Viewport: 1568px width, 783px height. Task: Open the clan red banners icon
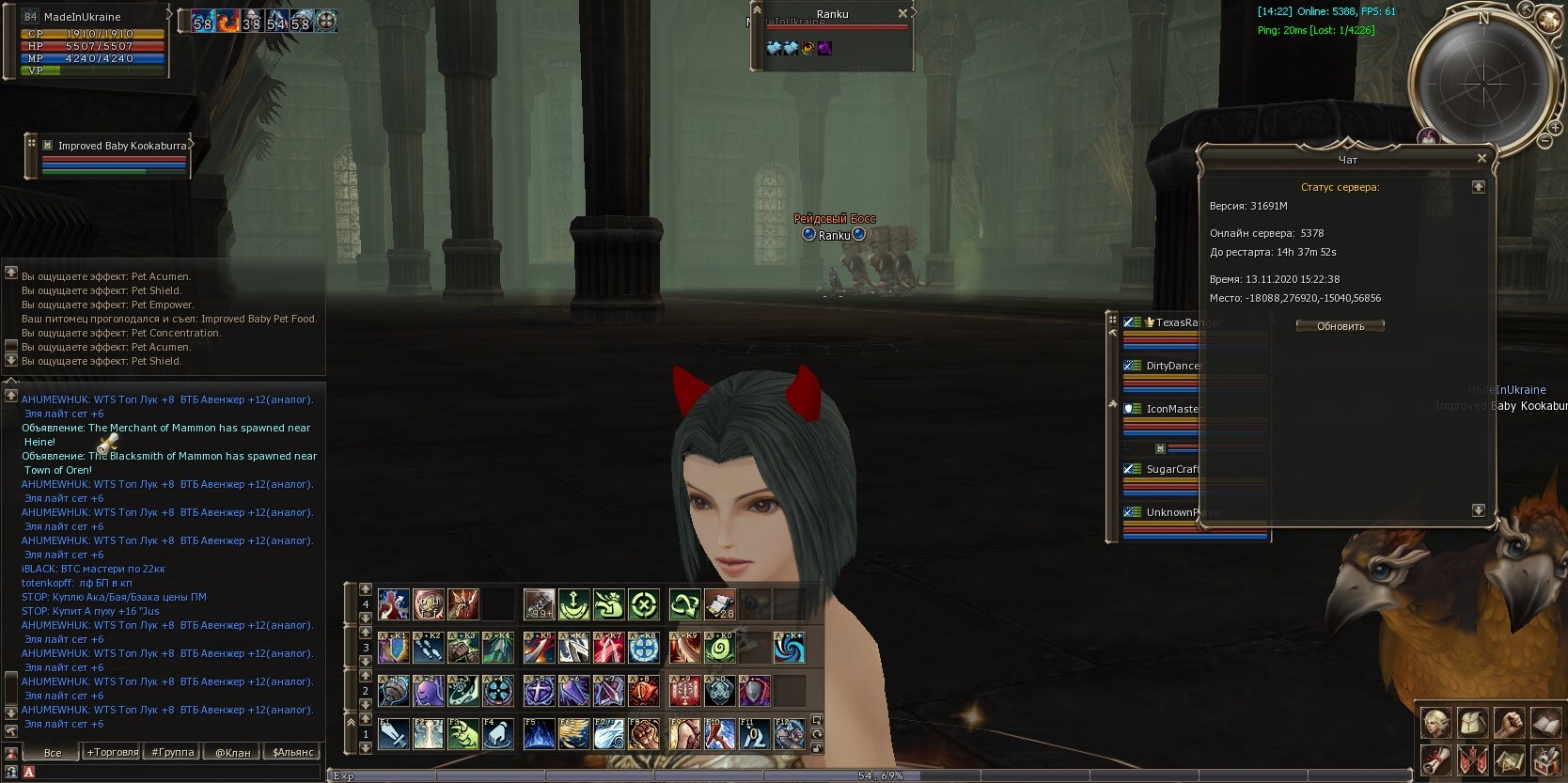pos(1473,759)
